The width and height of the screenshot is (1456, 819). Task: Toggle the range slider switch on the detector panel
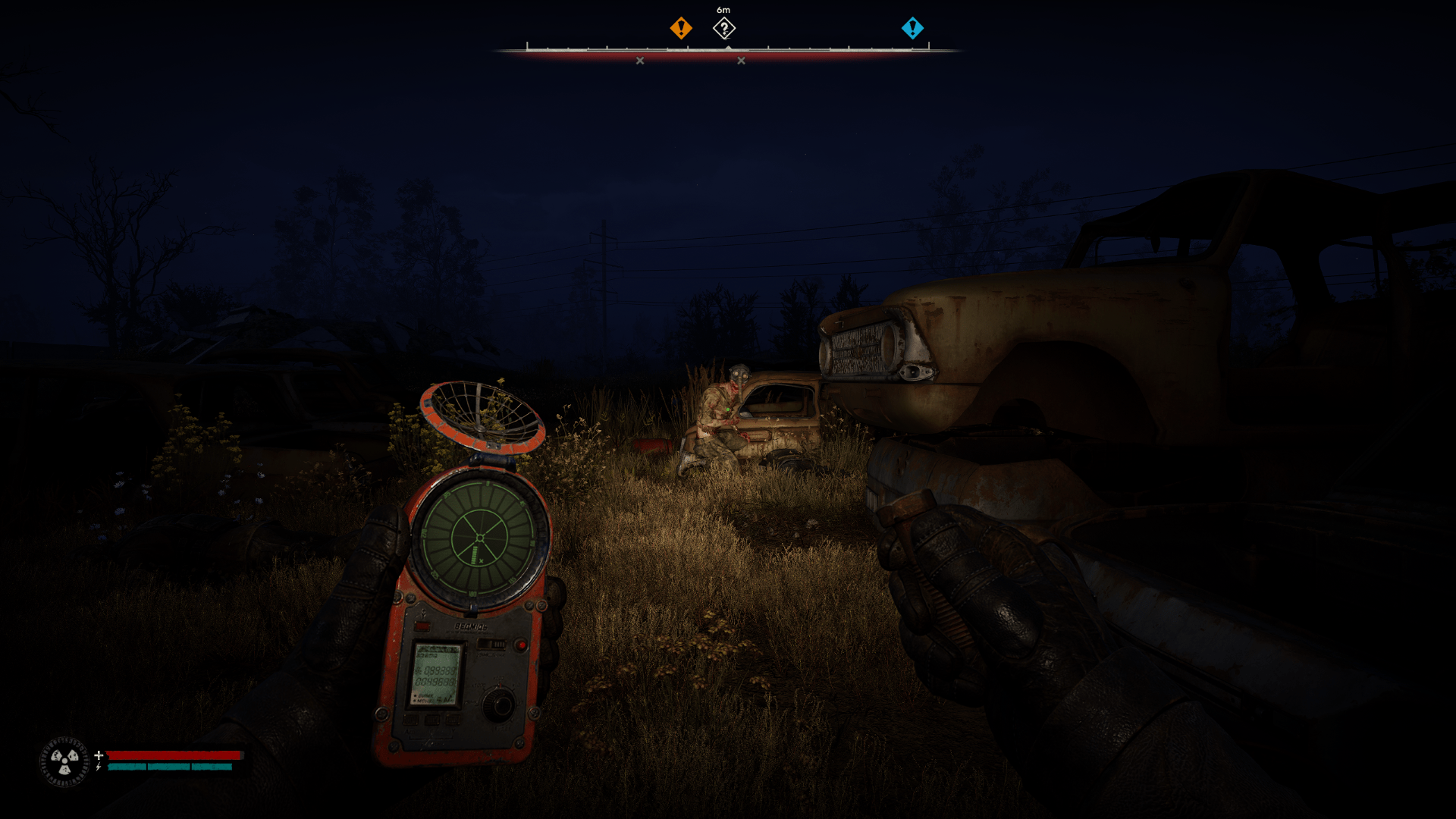coord(491,645)
